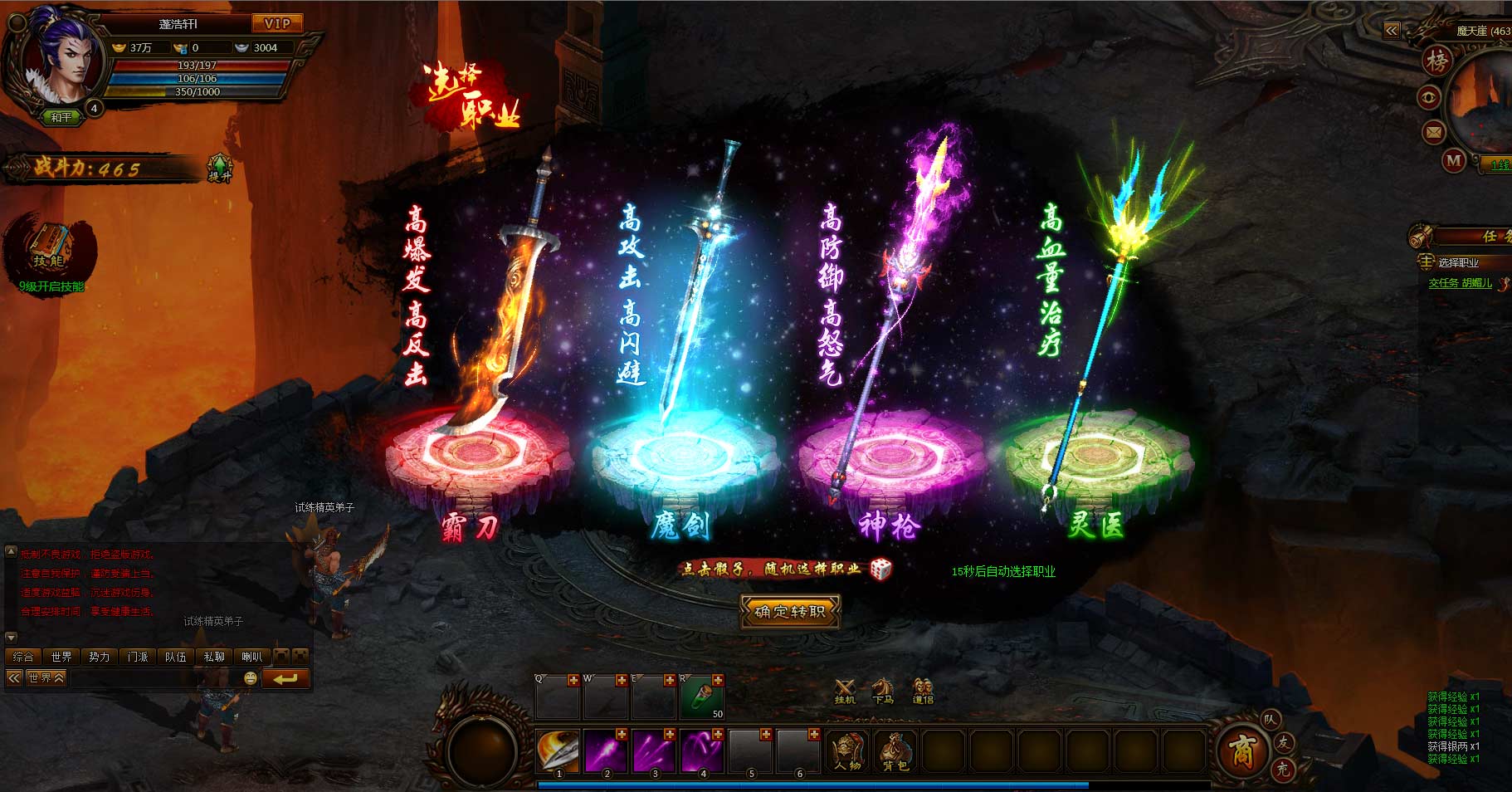Toggle 挂机 auto-battle crossed swords
Viewport: 1512px width, 792px height.
point(845,691)
